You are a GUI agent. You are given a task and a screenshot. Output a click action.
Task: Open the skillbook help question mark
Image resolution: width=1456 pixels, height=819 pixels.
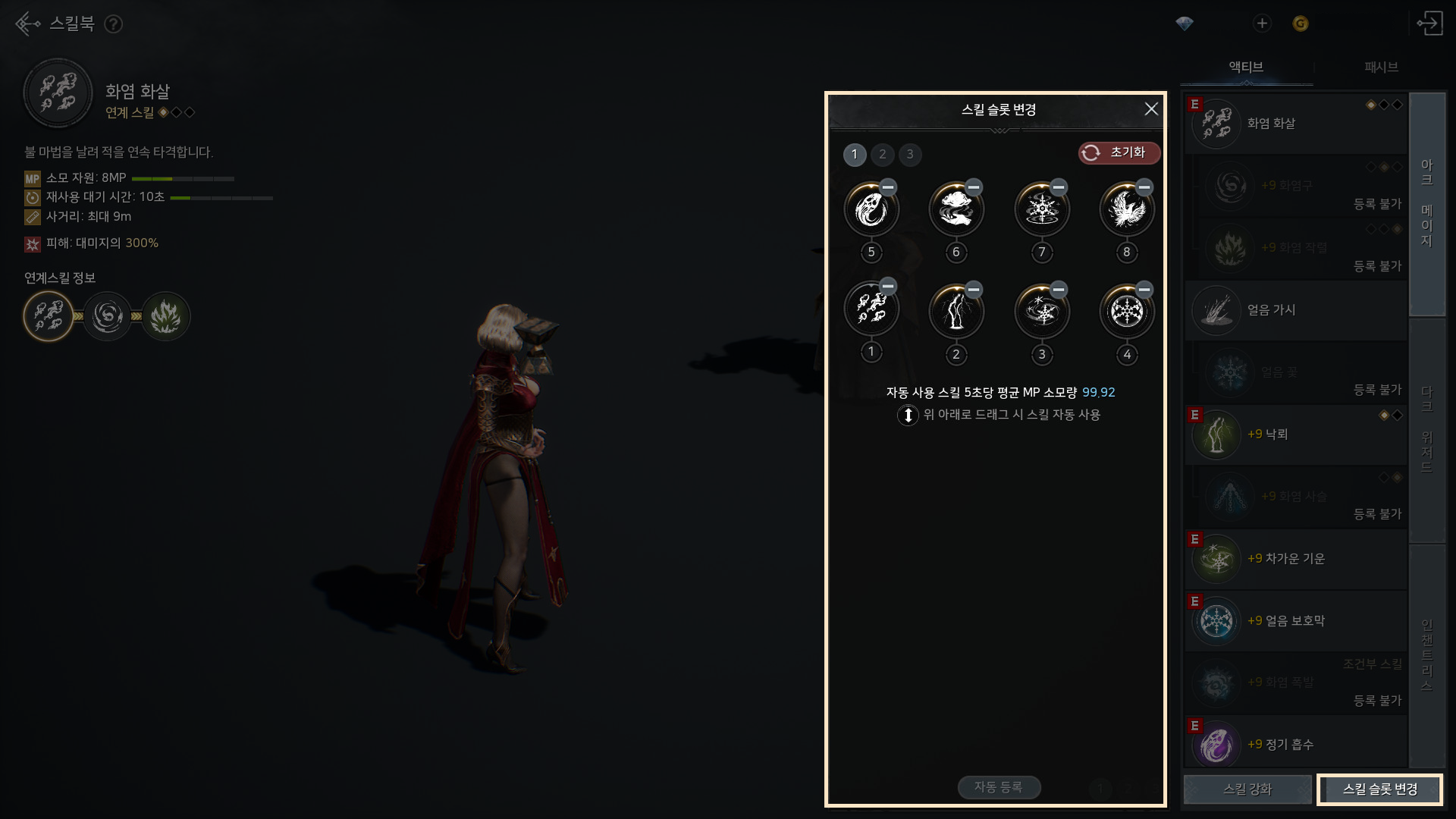(x=113, y=24)
